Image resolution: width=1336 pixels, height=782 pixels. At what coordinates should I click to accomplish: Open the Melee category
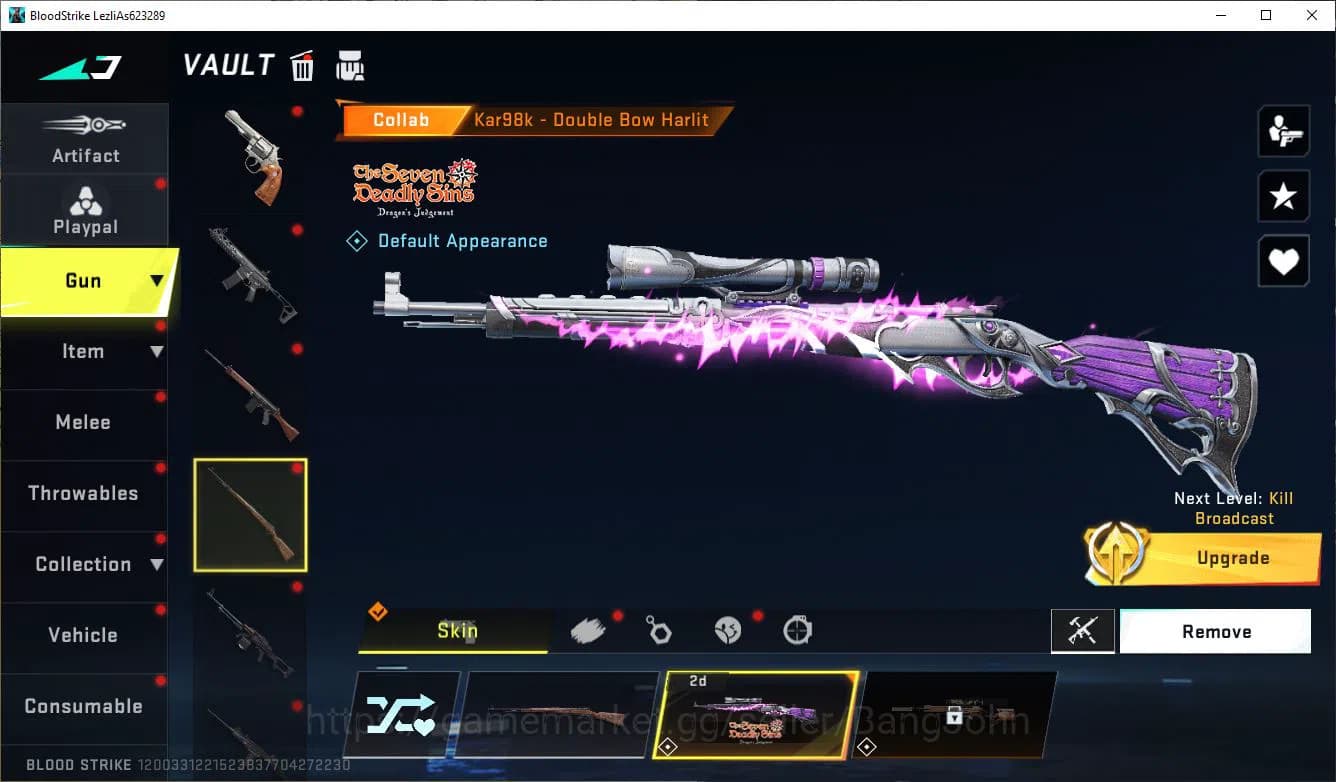(85, 422)
